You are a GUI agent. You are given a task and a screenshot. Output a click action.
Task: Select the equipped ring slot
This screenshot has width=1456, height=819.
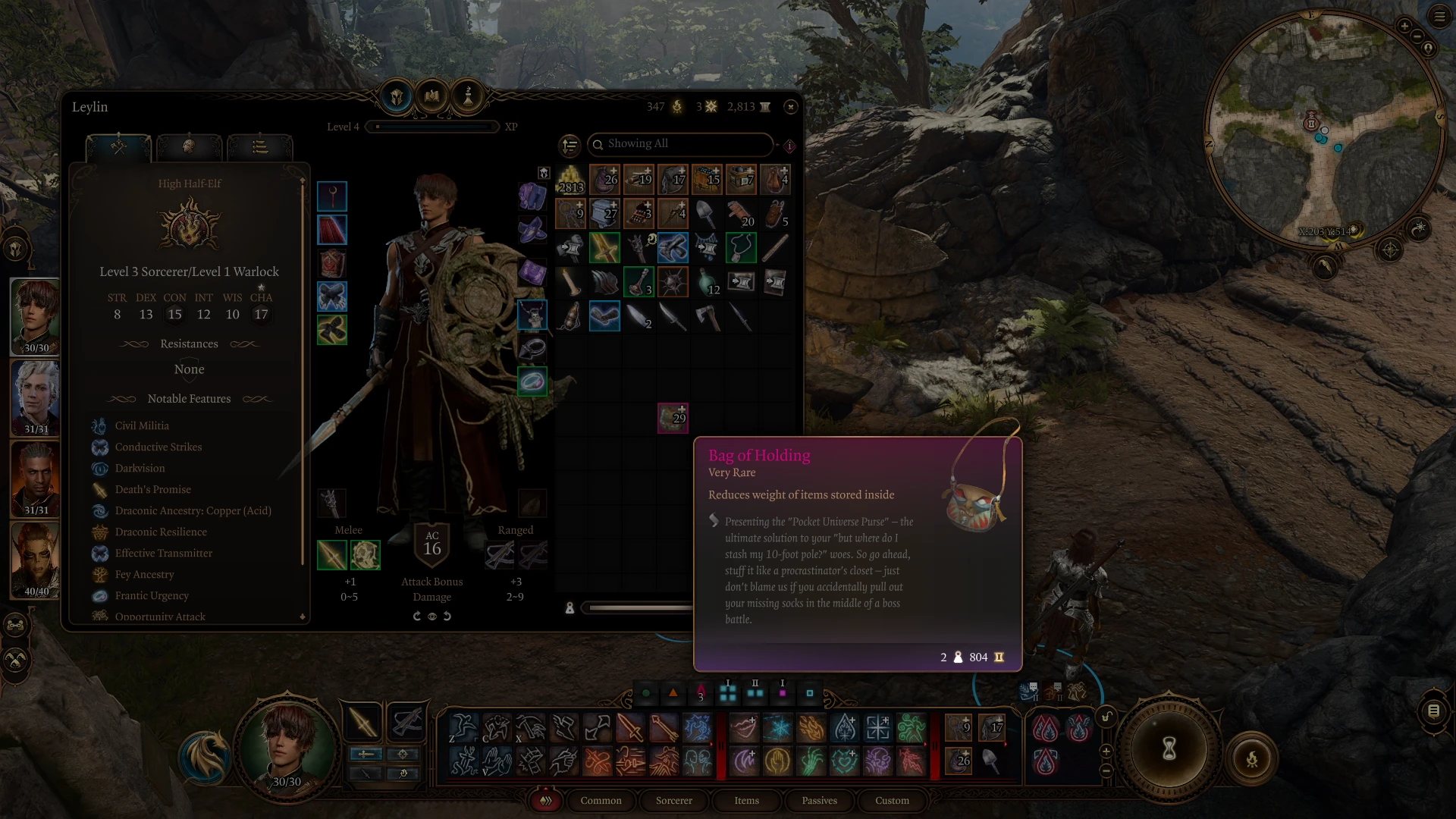click(532, 381)
